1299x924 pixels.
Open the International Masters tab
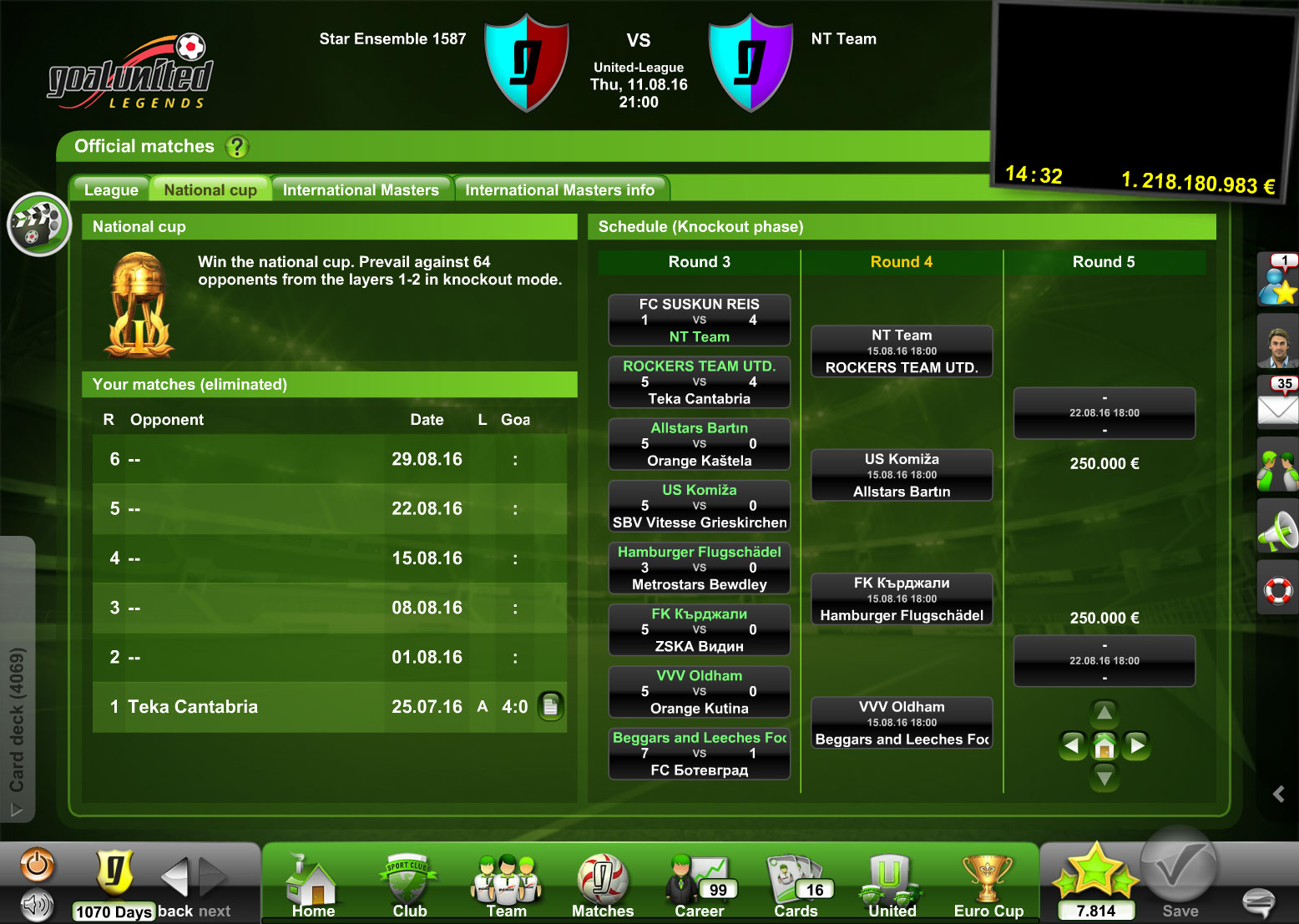click(x=361, y=189)
